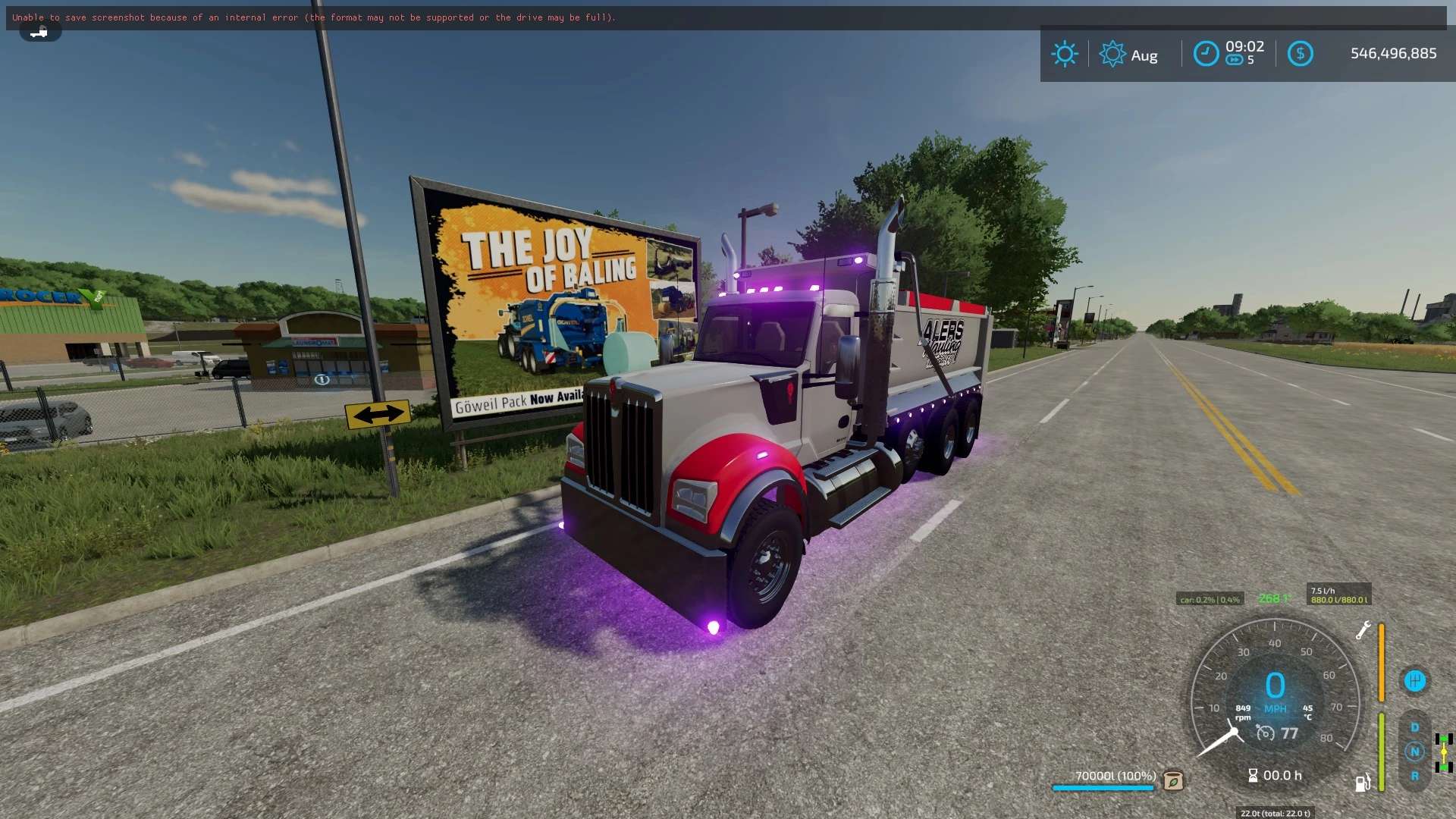The height and width of the screenshot is (819, 1456).
Task: Click the fuel pump icon
Action: [1363, 783]
